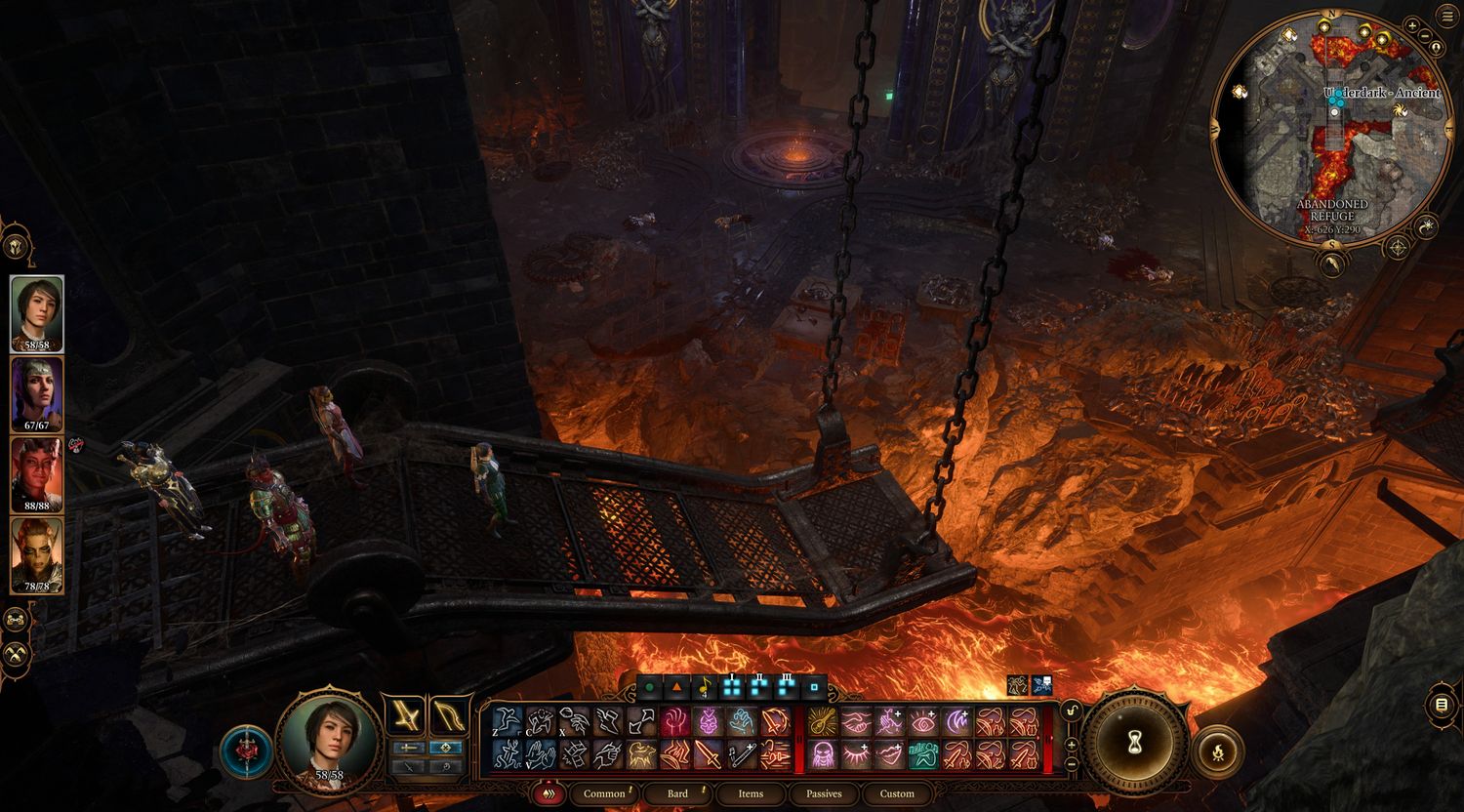Choose the party portrait with 78/78 HP
Screen dimensions: 1464x812
click(x=37, y=553)
